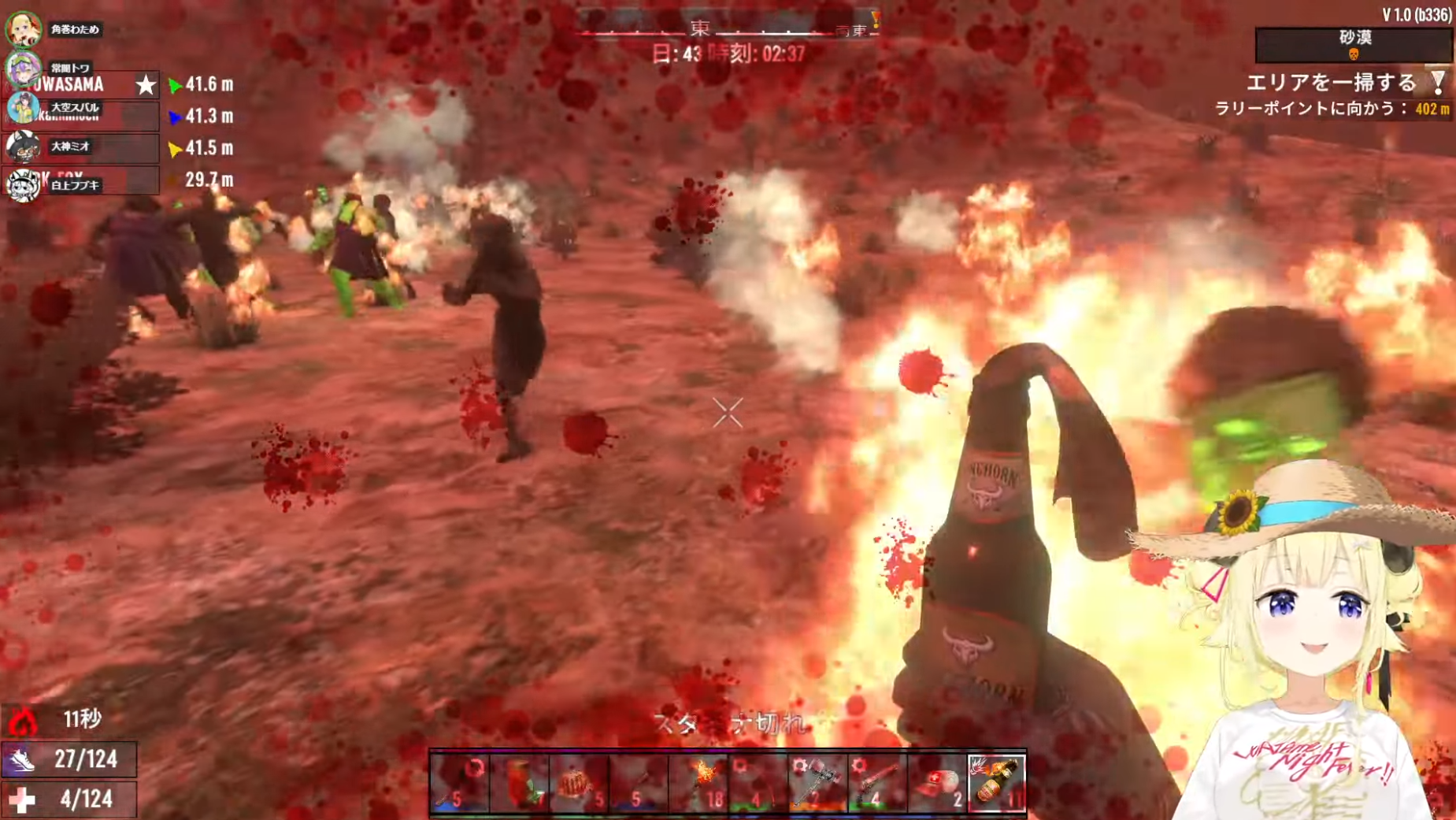Image resolution: width=1456 pixels, height=820 pixels.
Task: Click the burning status effect icon
Action: pos(23,720)
